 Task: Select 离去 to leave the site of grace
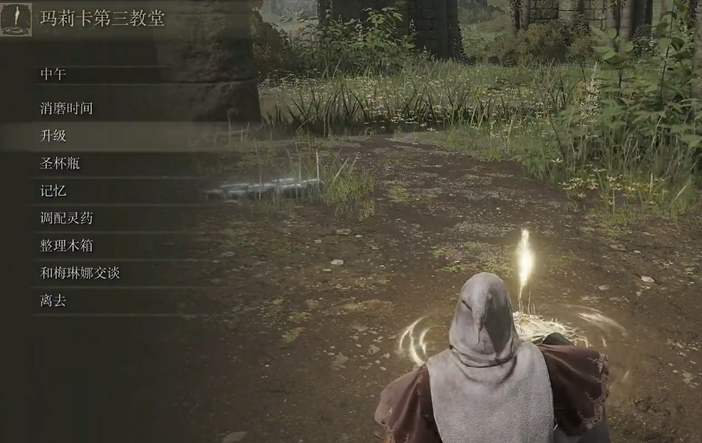tap(54, 300)
